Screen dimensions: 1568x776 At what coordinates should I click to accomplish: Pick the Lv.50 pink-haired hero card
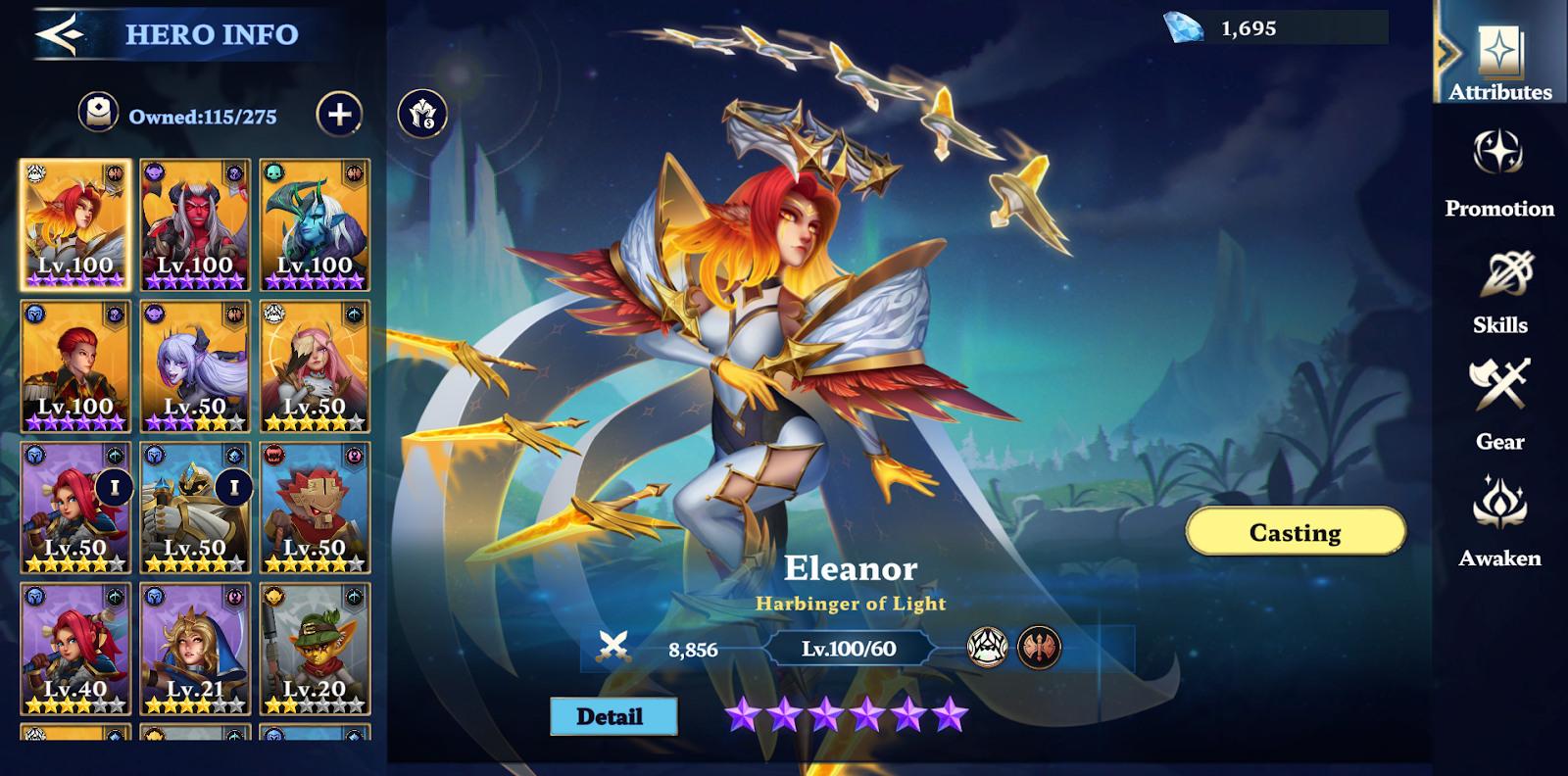pyautogui.click(x=315, y=366)
